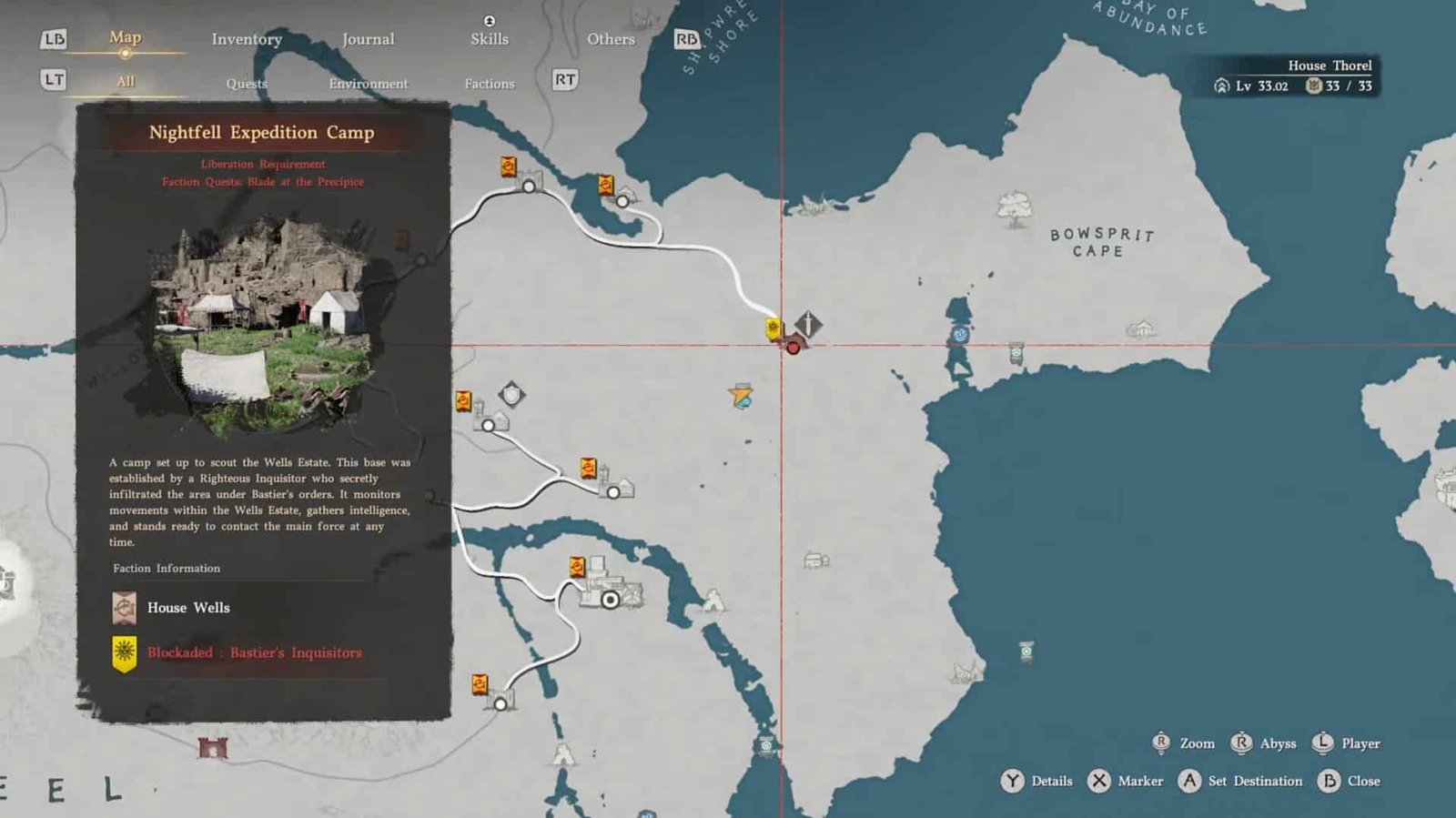Click the sword diamond map marker
1456x818 pixels.
(x=808, y=323)
